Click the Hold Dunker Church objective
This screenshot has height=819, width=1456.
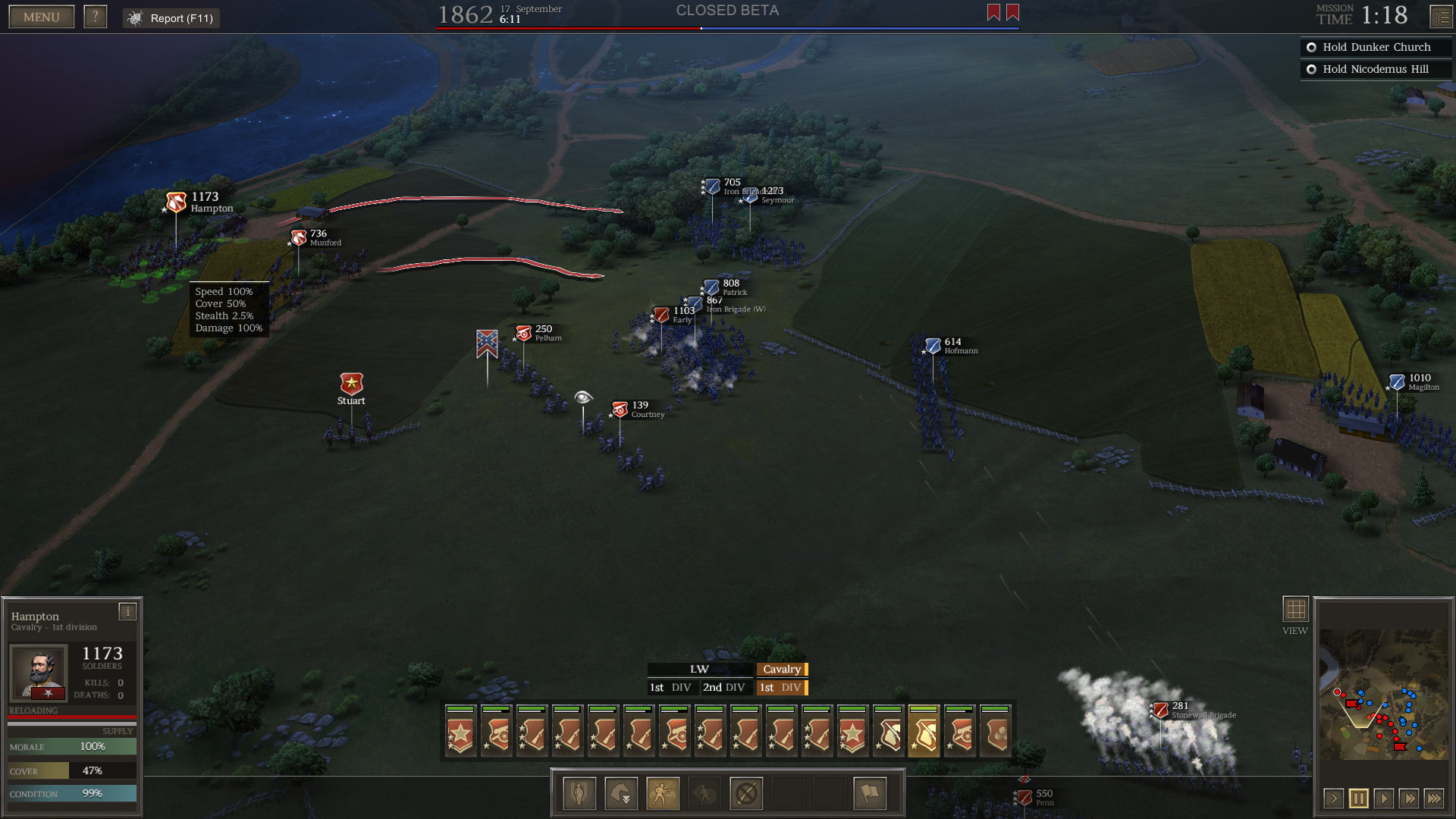tap(1375, 47)
